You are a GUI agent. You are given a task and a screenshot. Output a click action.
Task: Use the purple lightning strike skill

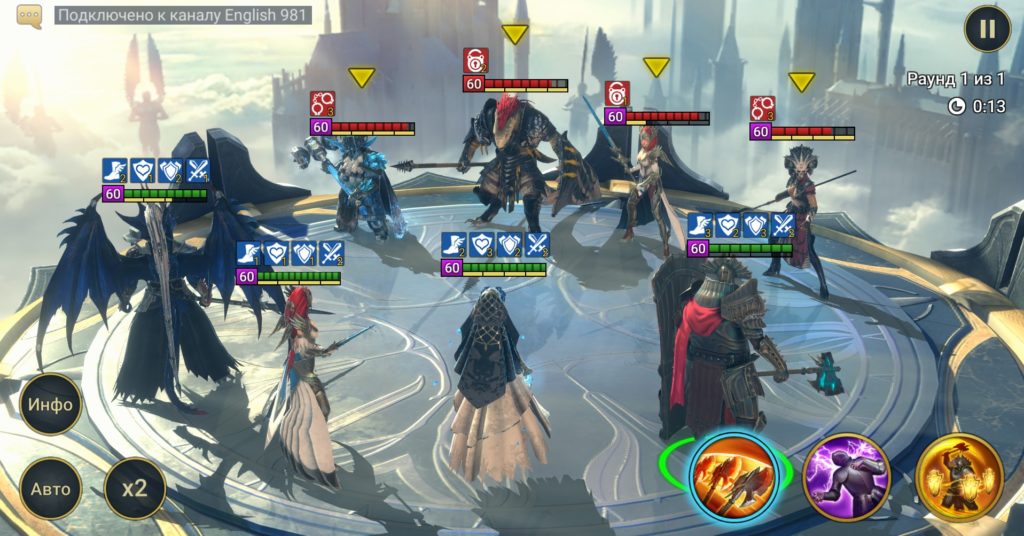846,477
